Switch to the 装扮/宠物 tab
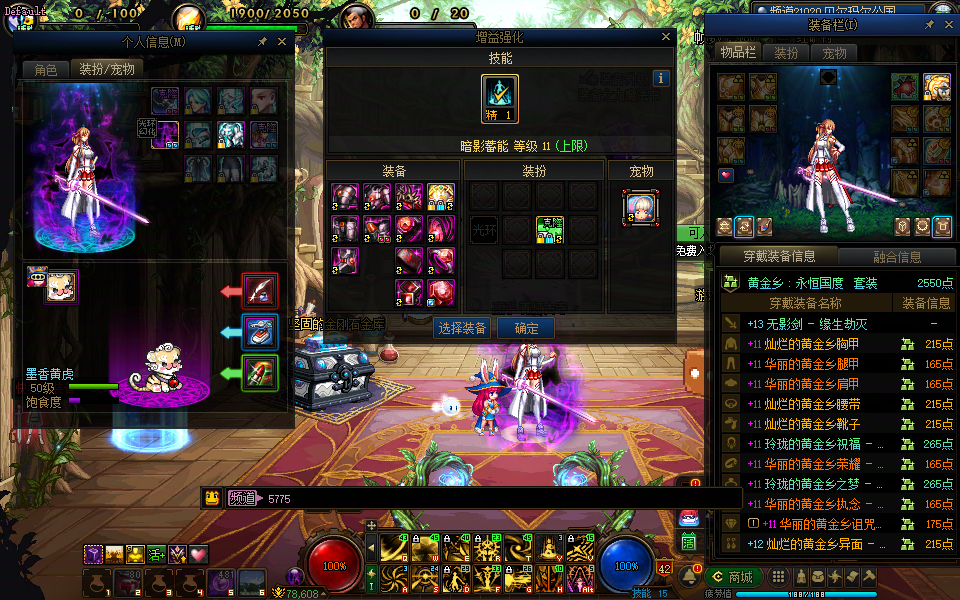 click(107, 69)
